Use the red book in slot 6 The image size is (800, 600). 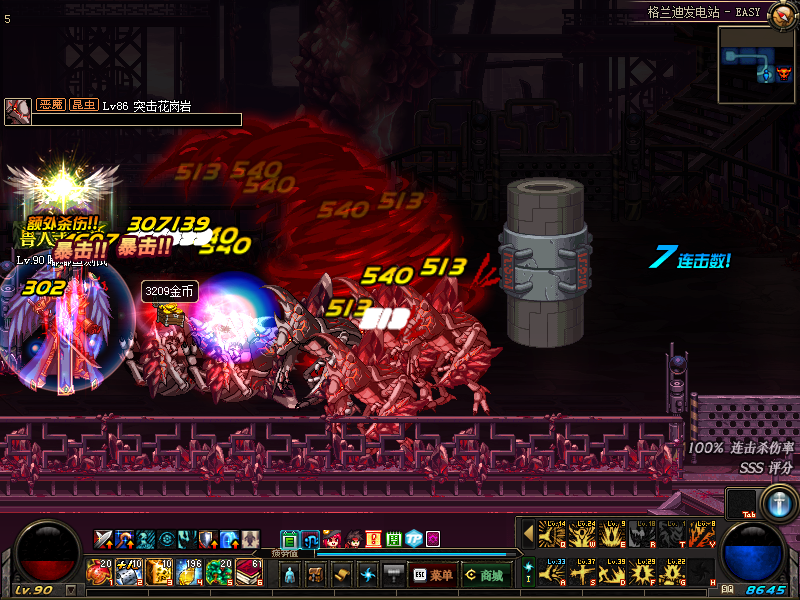click(x=249, y=573)
